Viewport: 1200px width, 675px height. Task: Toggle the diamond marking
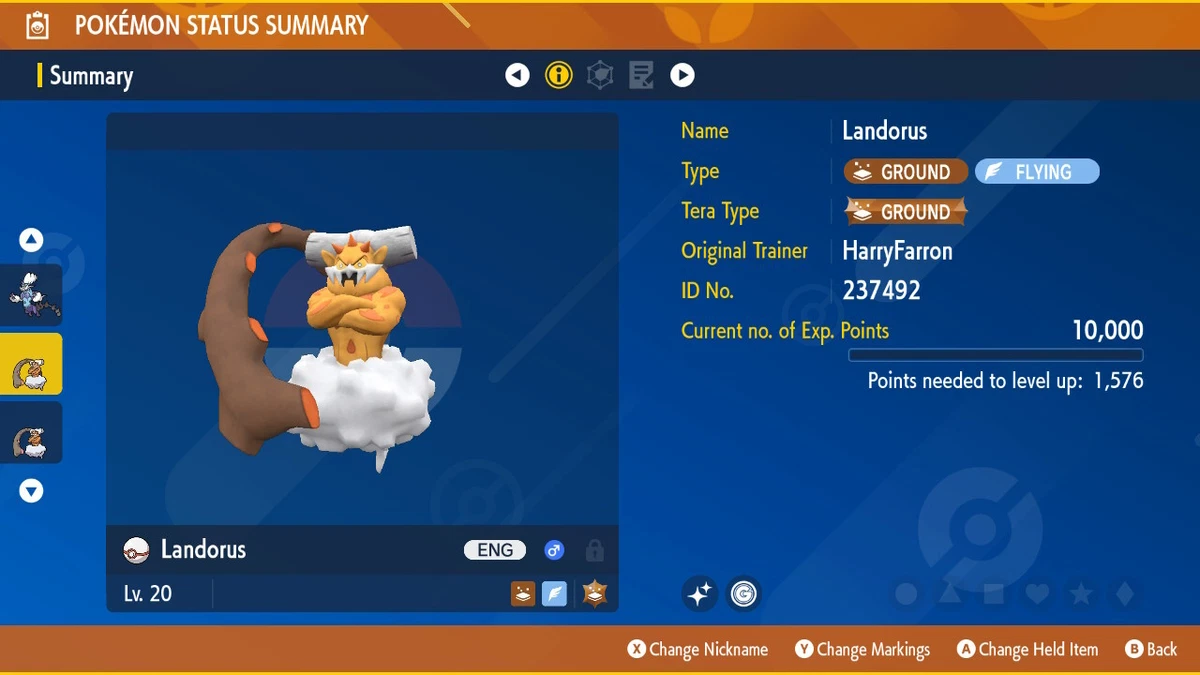(1125, 595)
